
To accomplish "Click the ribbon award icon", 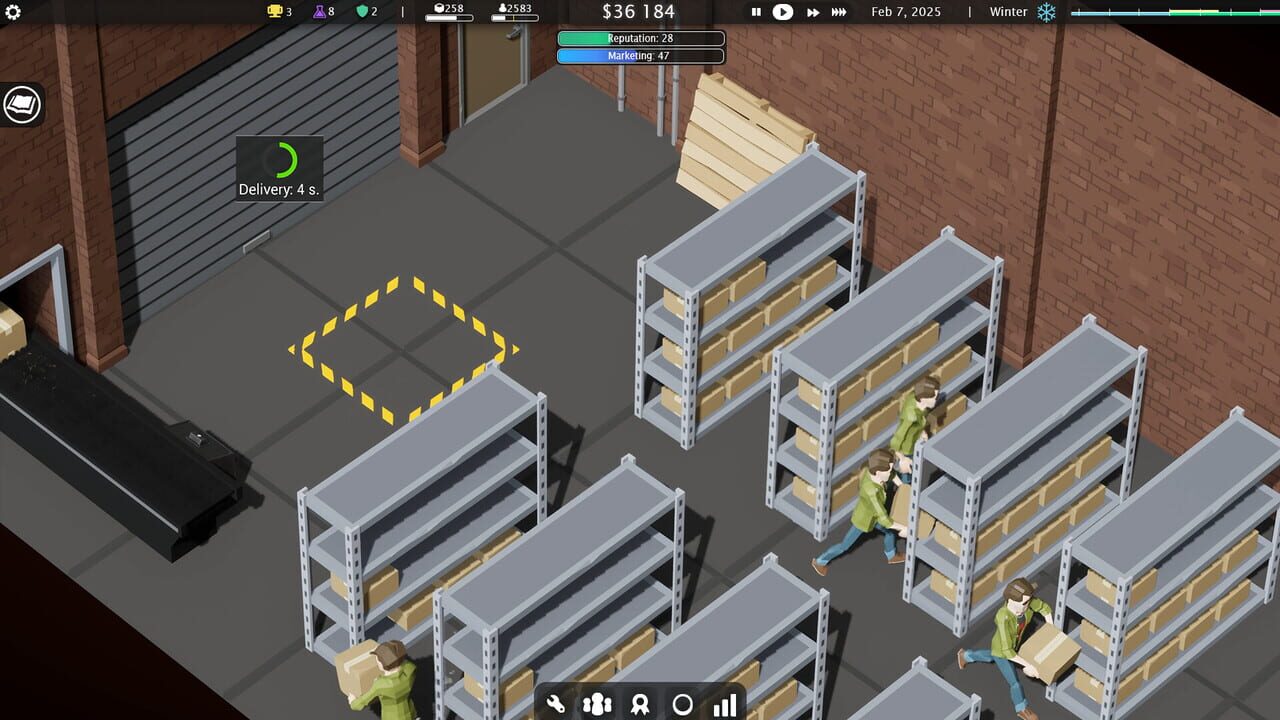I will 639,704.
